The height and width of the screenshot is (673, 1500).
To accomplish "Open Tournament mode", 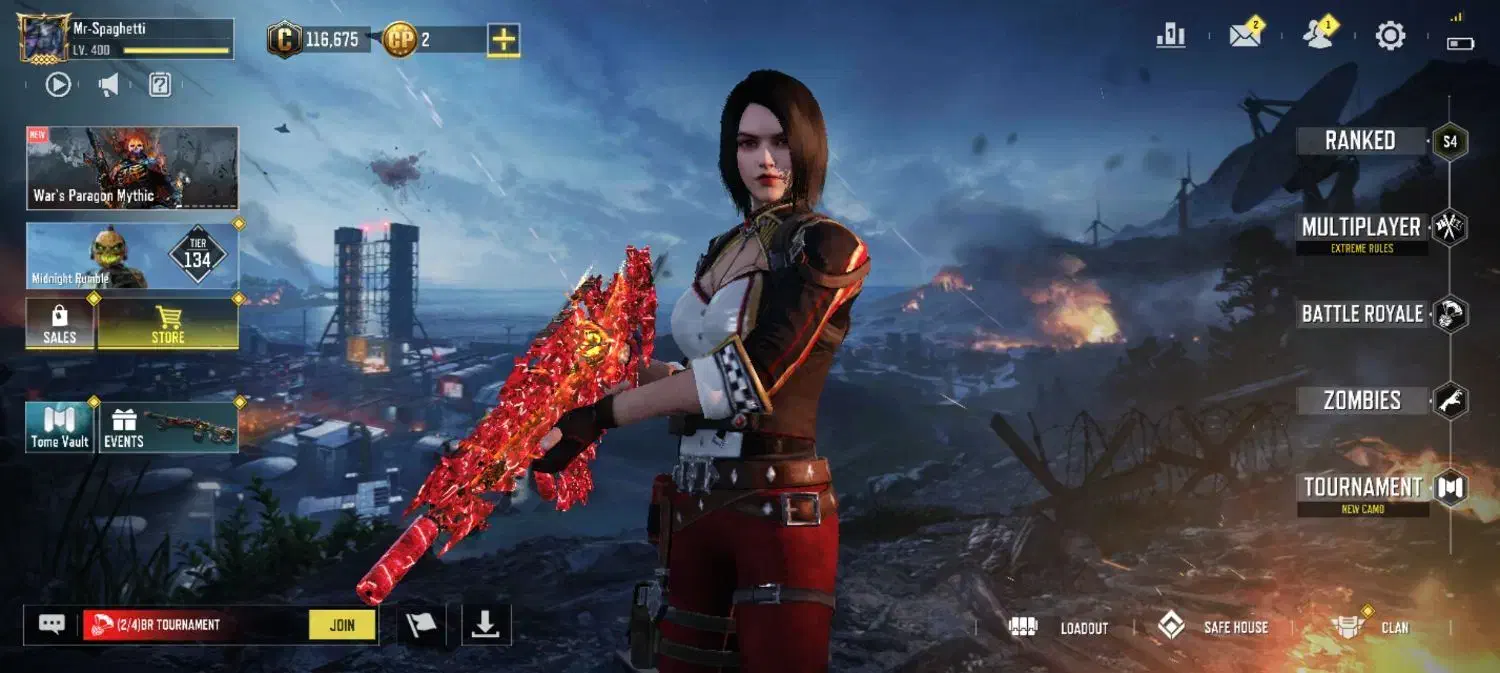I will [x=1362, y=488].
